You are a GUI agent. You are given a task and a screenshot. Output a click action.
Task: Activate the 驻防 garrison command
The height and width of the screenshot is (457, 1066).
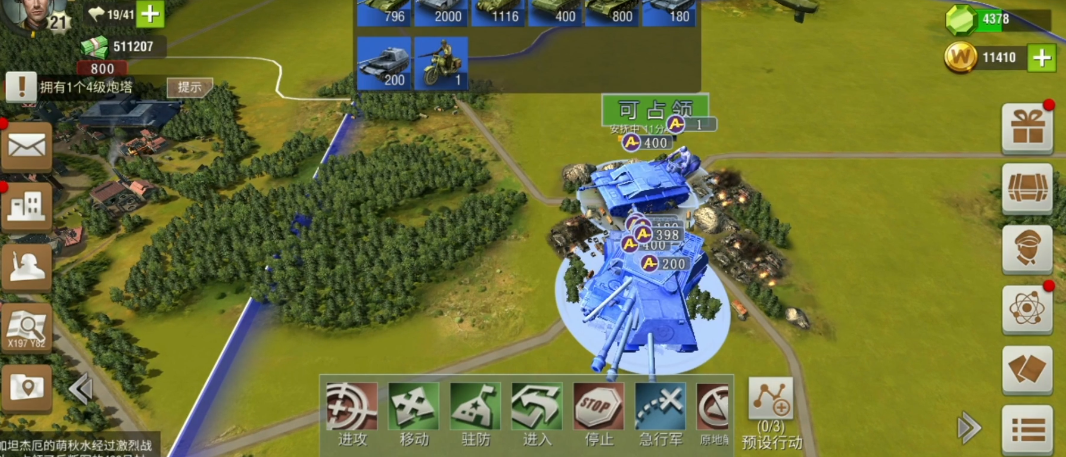475,413
